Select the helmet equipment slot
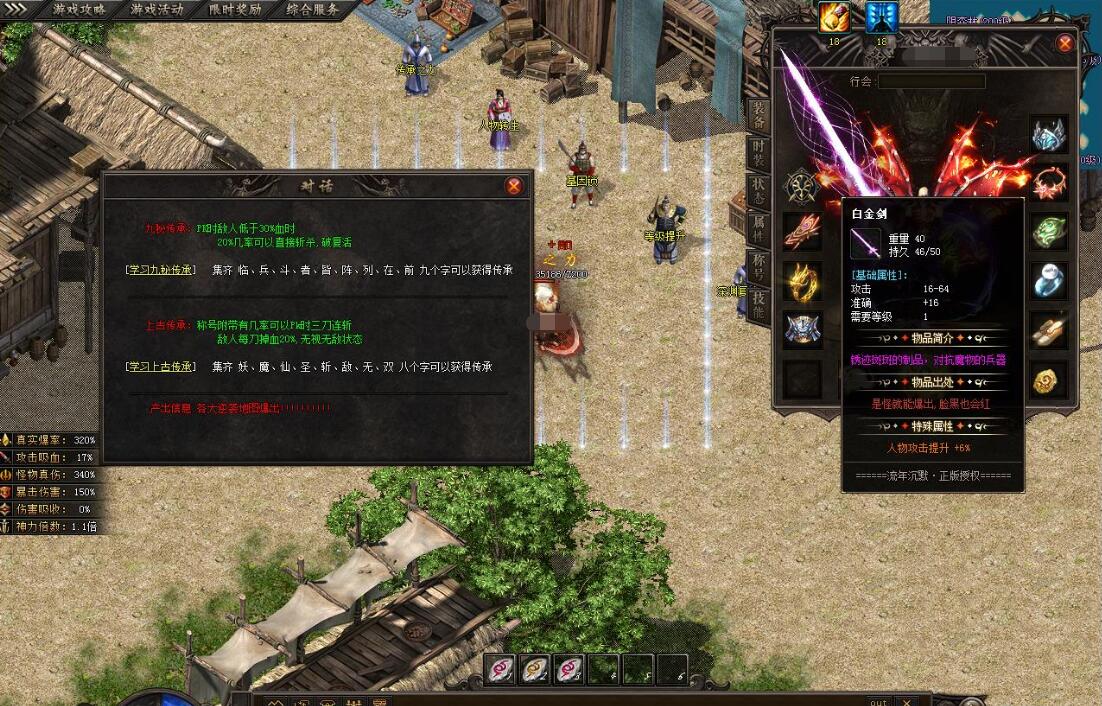This screenshot has width=1102, height=706. tap(1049, 135)
